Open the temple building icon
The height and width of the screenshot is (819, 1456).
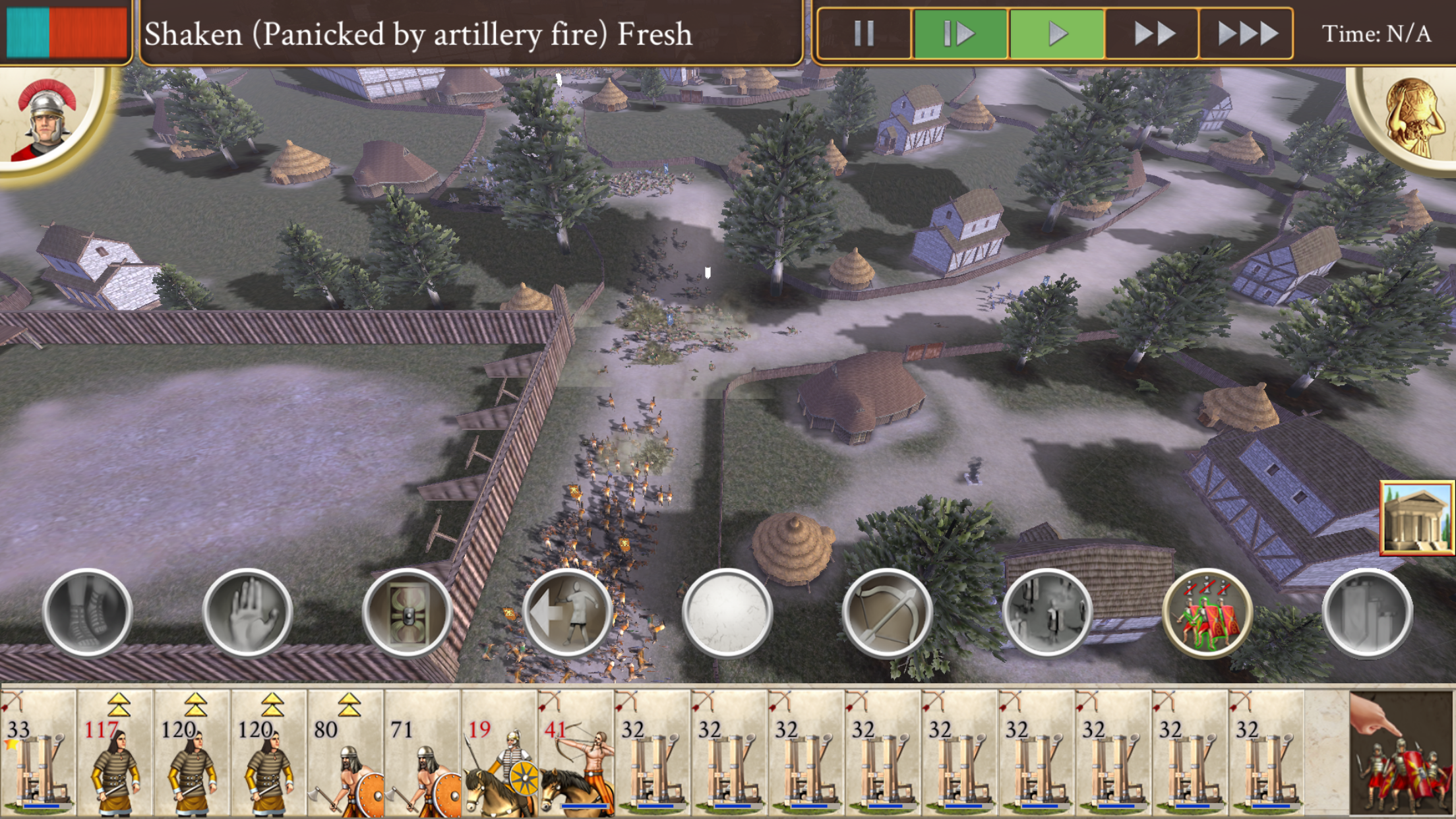coord(1416,518)
